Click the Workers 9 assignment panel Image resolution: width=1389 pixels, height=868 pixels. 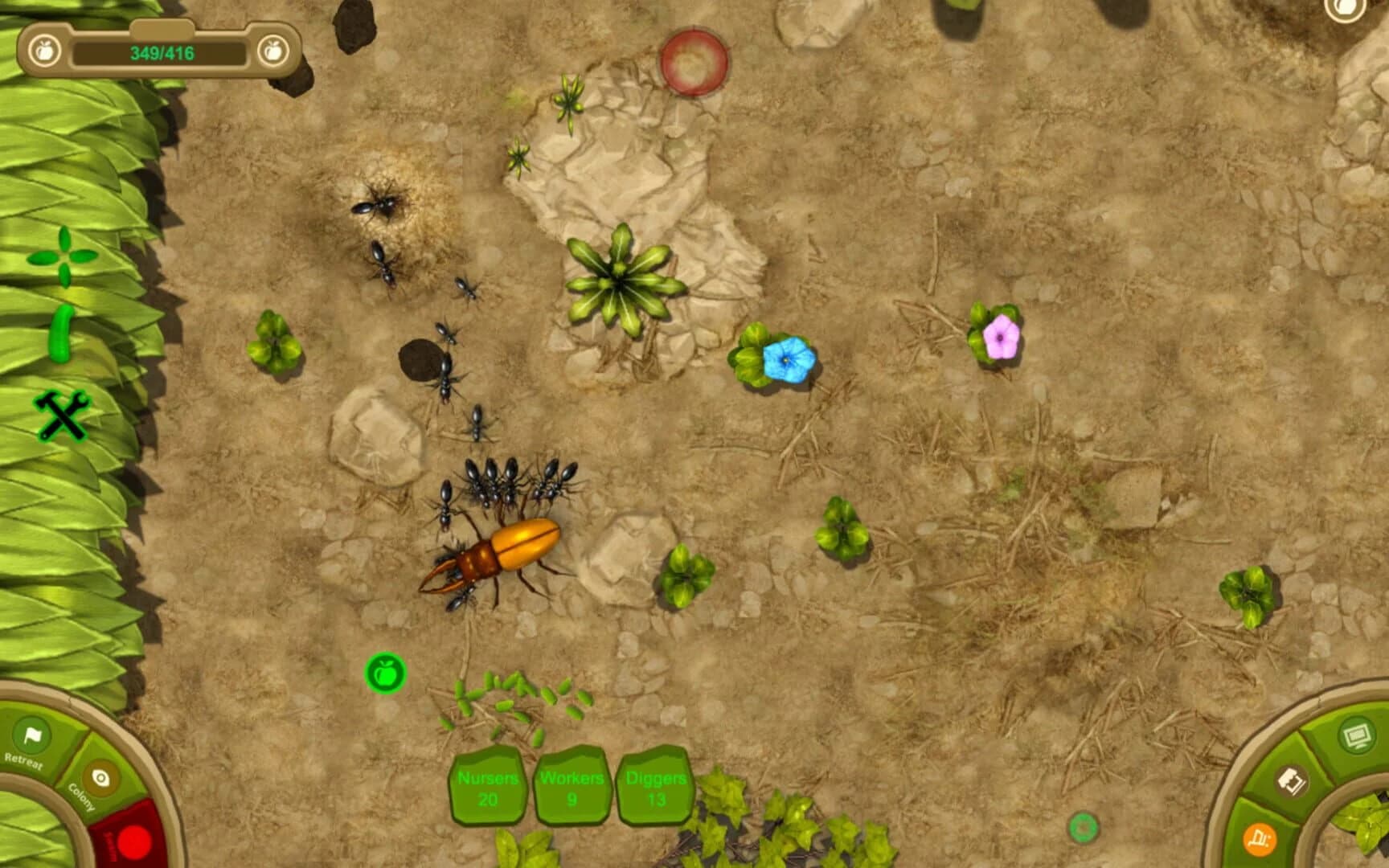click(572, 788)
